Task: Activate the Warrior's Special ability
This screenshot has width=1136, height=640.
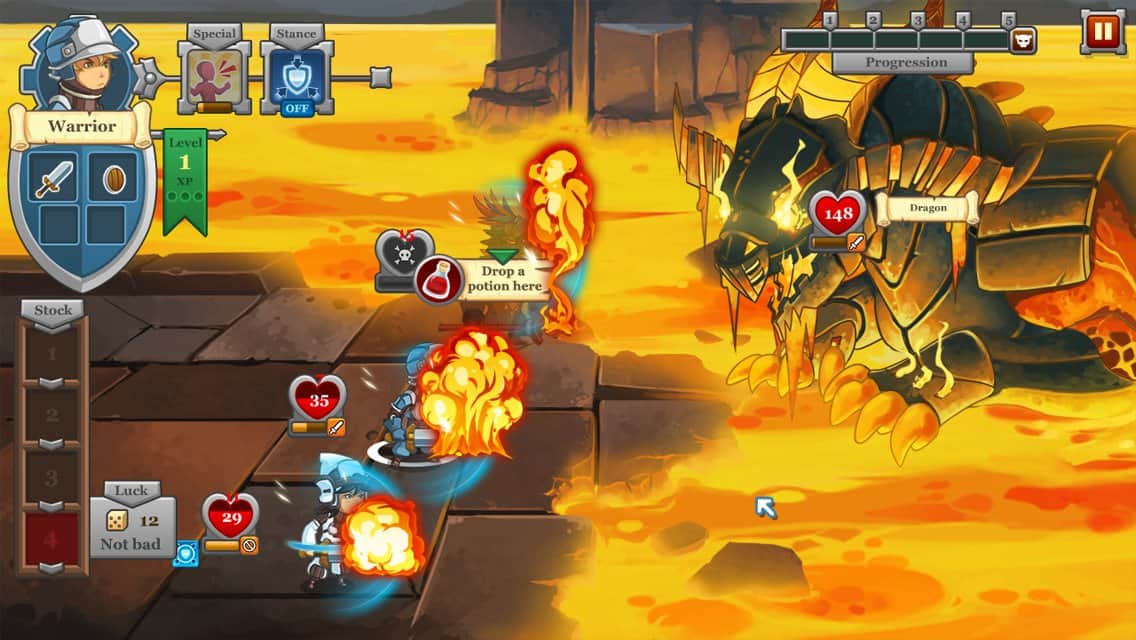Action: 215,77
